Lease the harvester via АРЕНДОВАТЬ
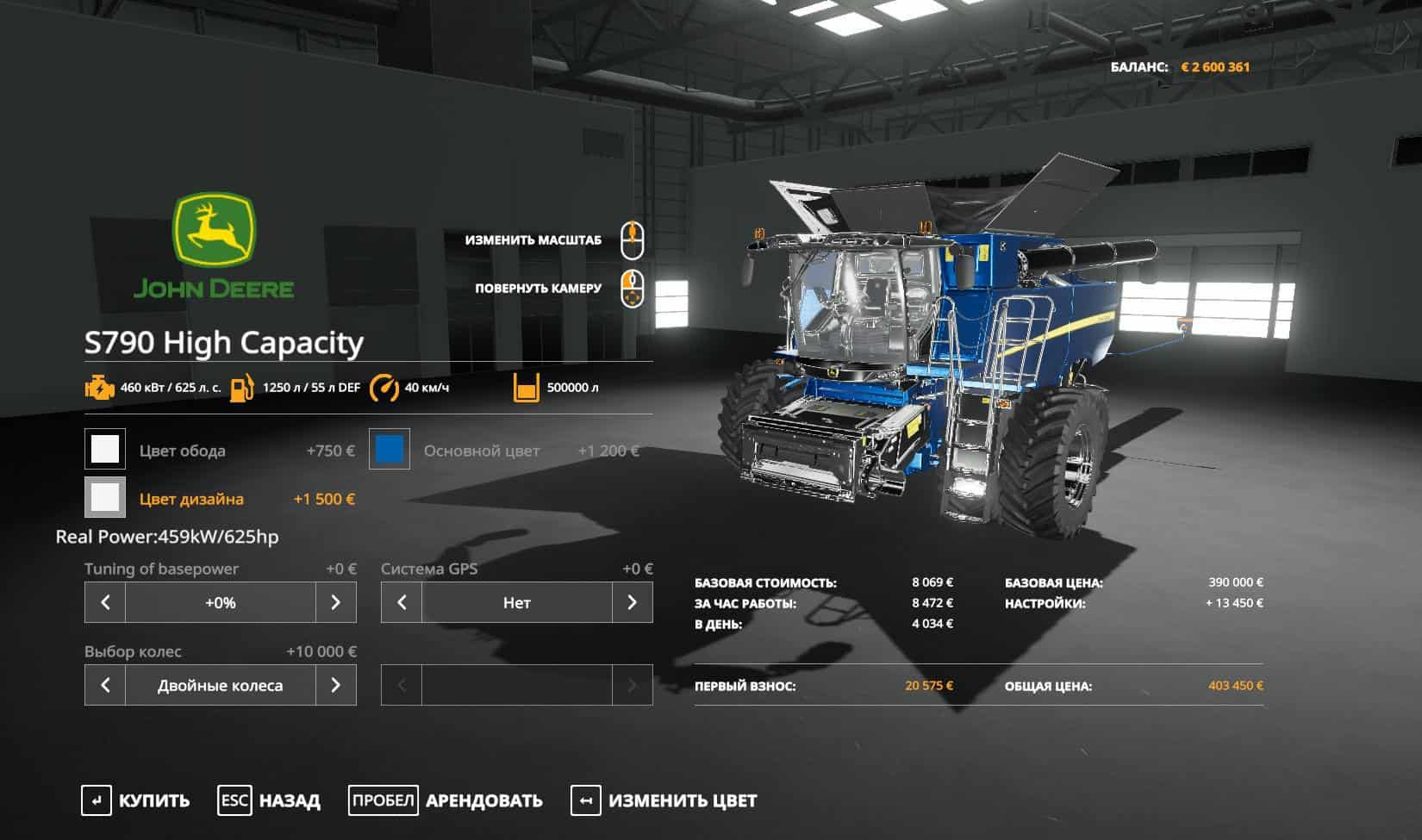 446,800
